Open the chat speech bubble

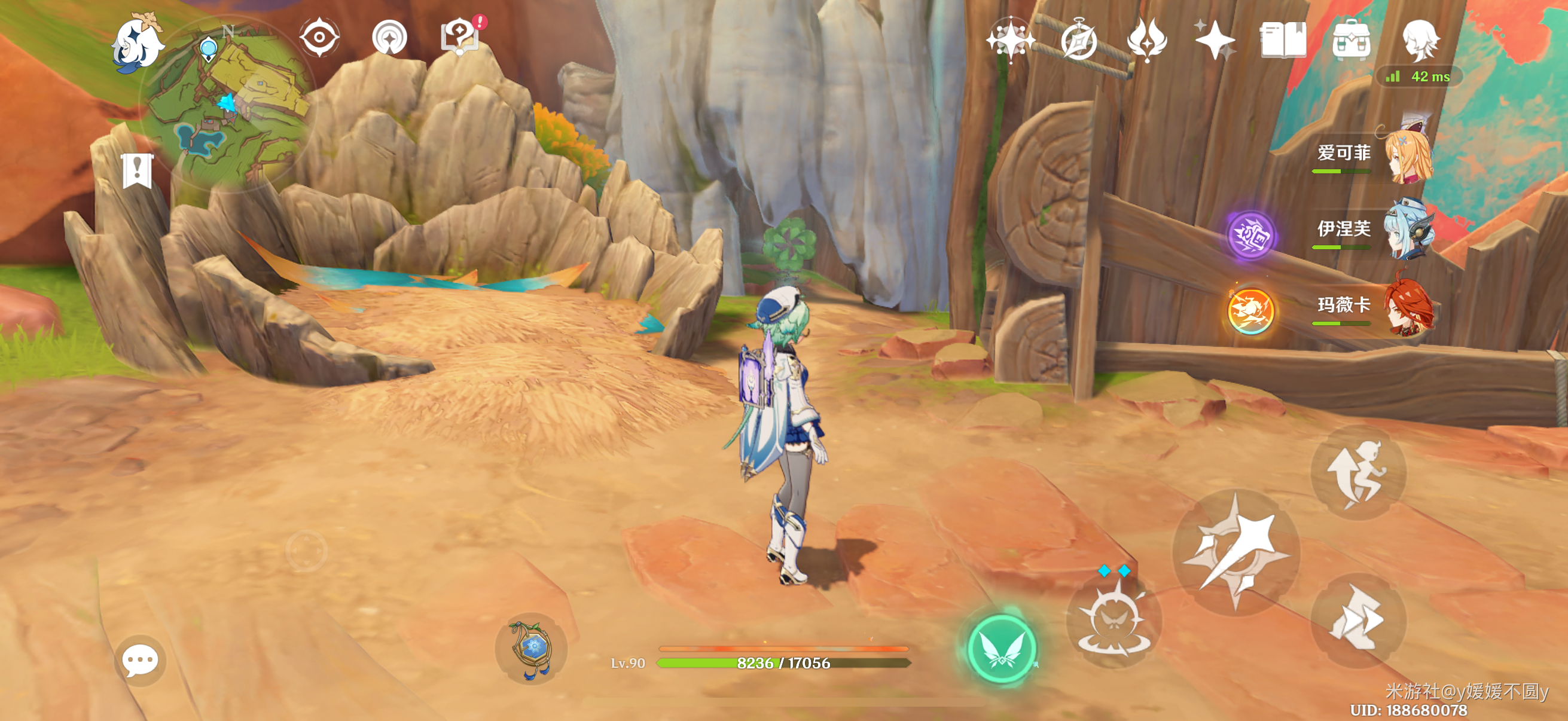click(140, 661)
